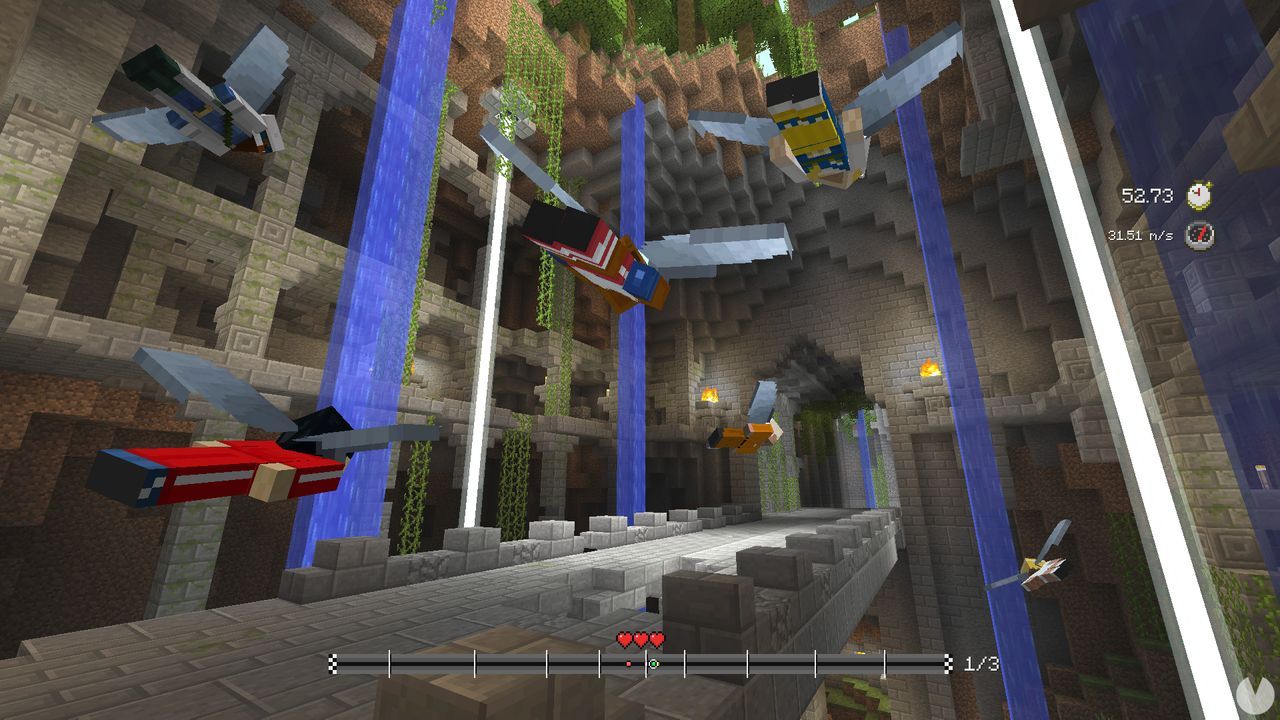The width and height of the screenshot is (1280, 720).
Task: Select the green player marker on the progress bar
Action: click(652, 662)
